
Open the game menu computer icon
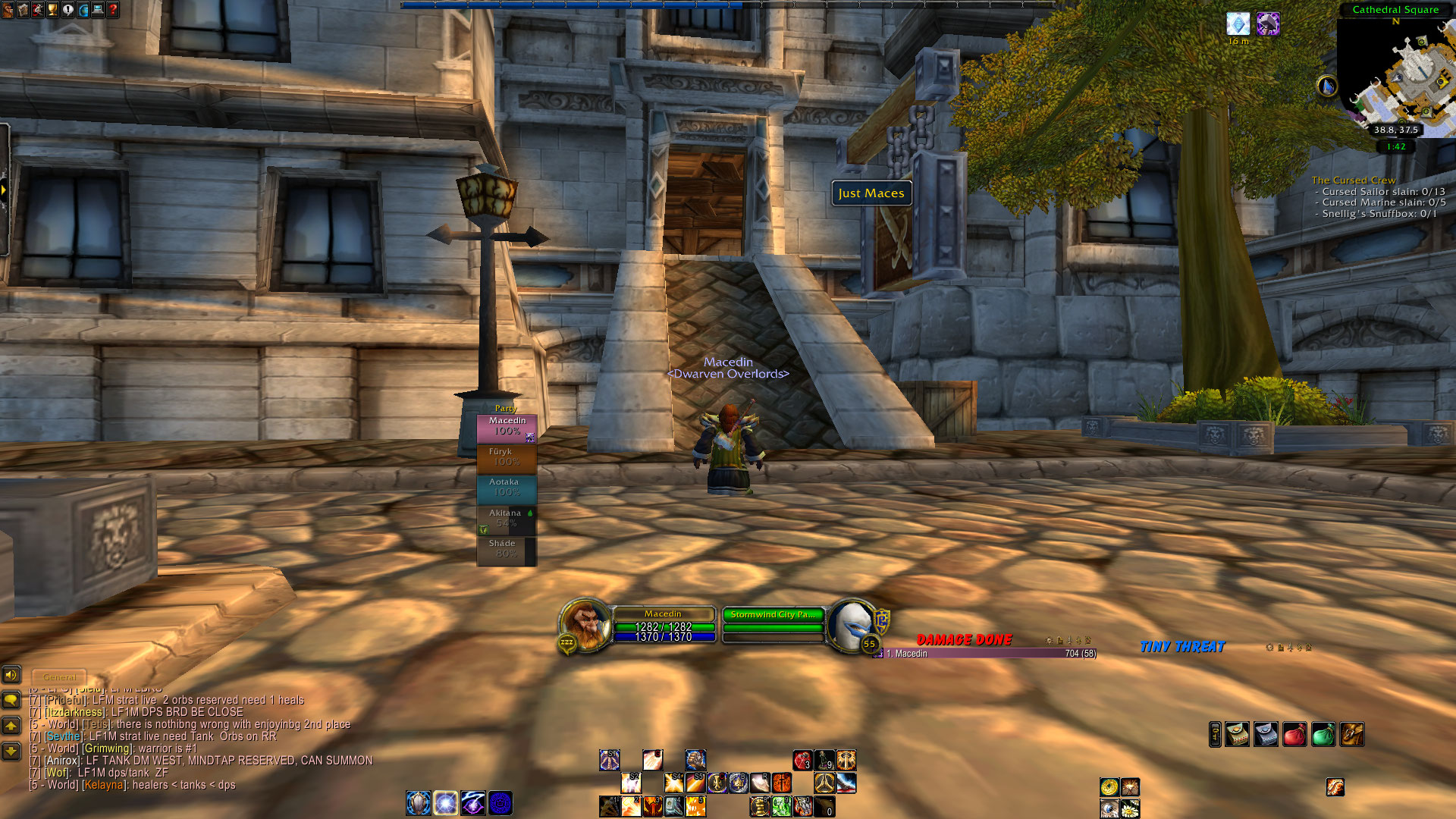pos(98,10)
